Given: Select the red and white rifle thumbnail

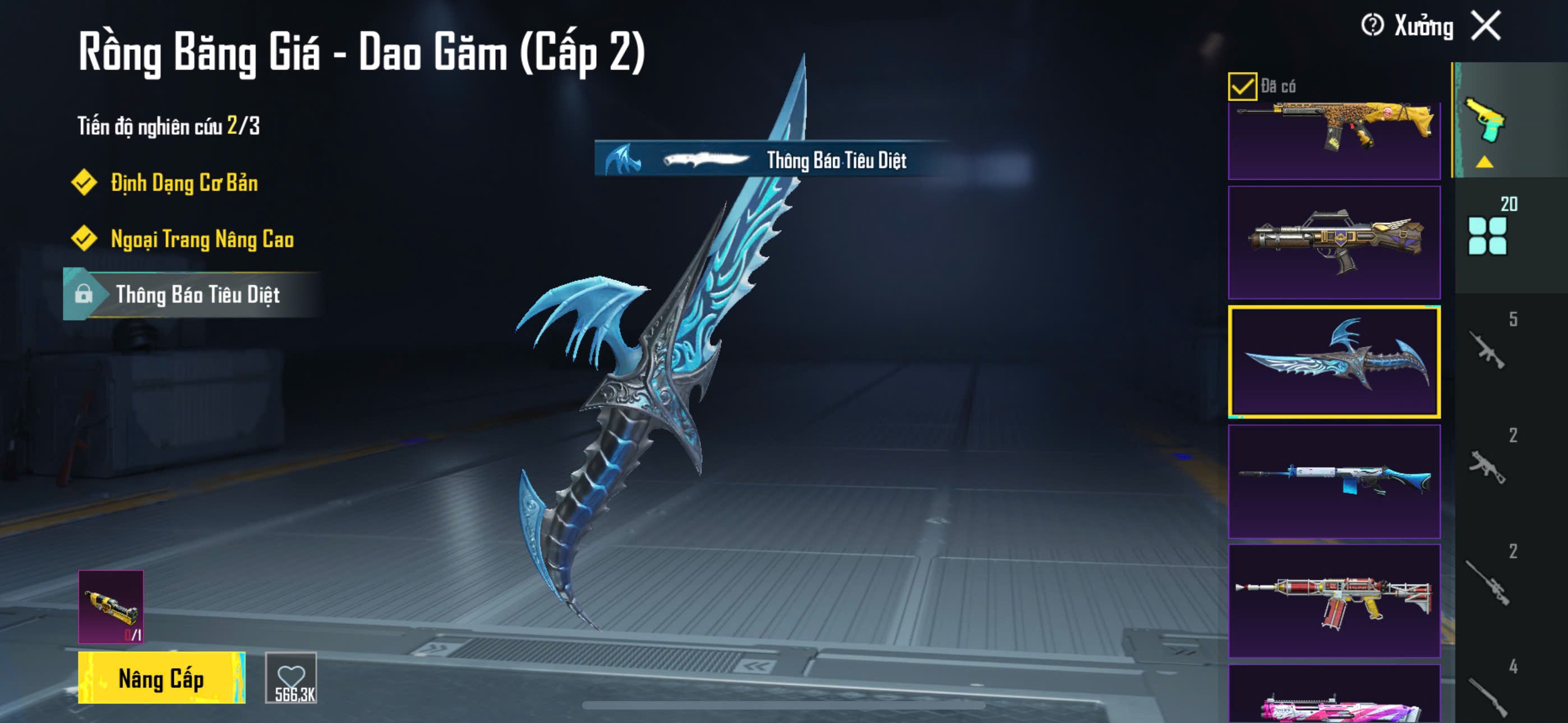Looking at the screenshot, I should pos(1334,600).
